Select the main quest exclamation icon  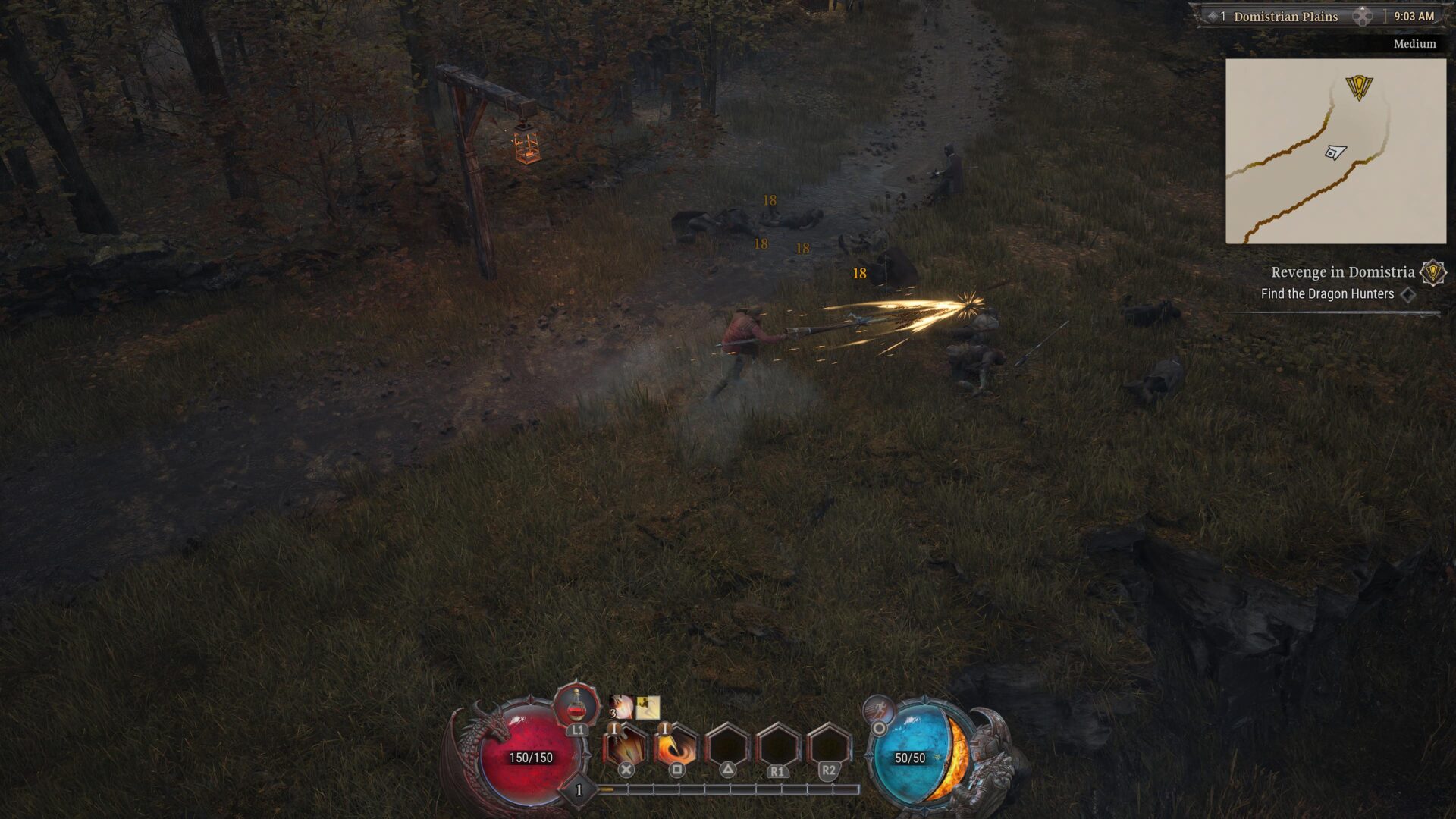[1432, 272]
